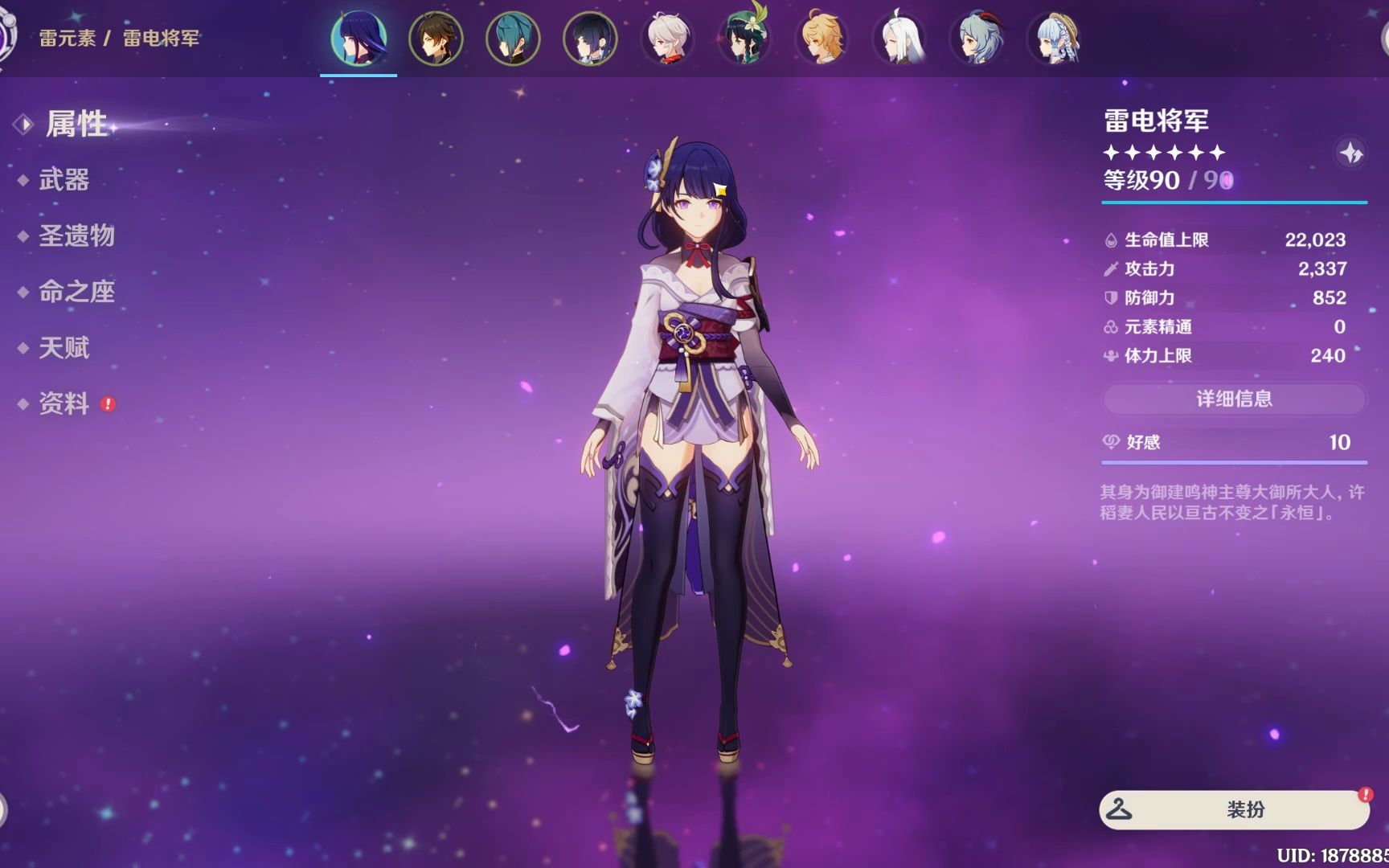This screenshot has width=1389, height=868.
Task: Select the 属性 (Attributes) section
Action: [76, 124]
